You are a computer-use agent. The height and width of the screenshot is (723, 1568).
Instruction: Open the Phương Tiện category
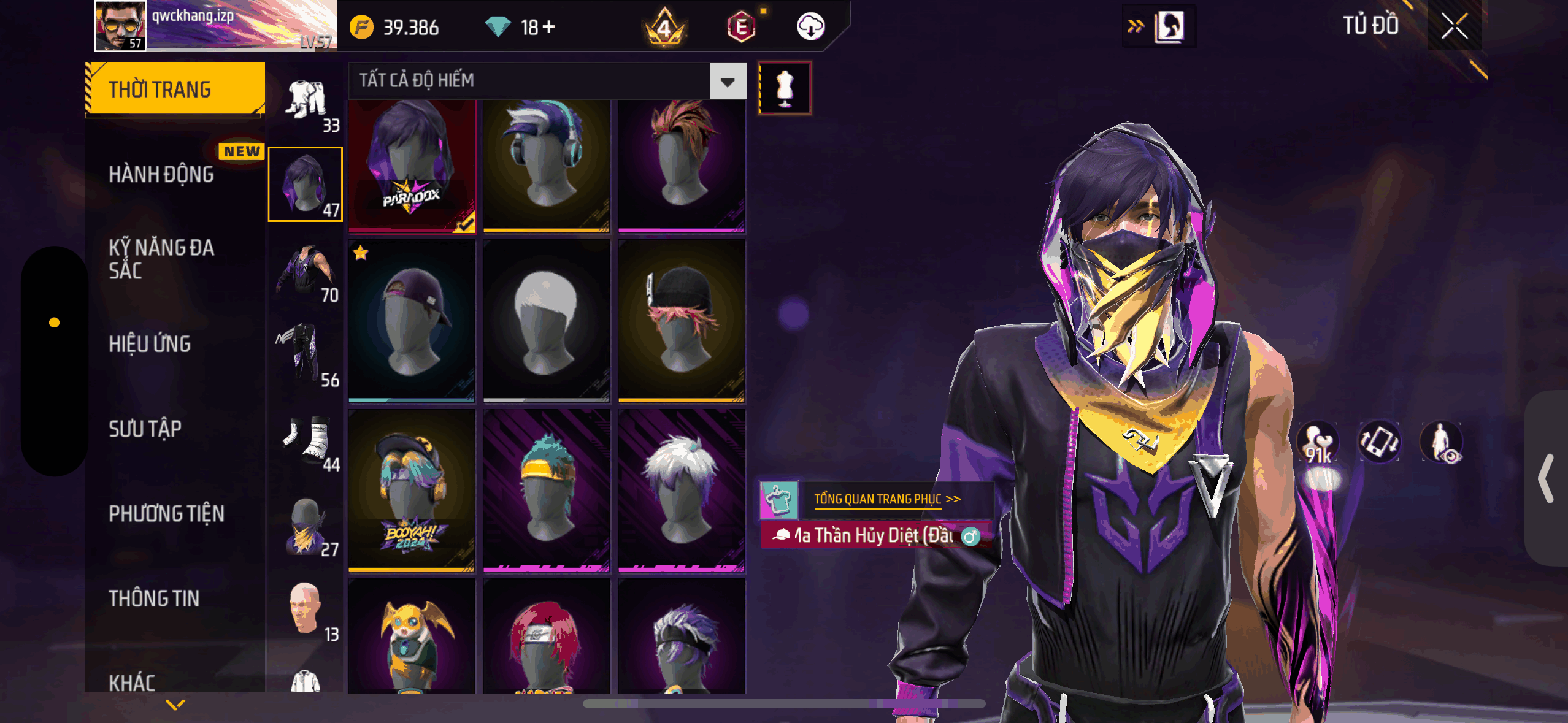click(166, 513)
